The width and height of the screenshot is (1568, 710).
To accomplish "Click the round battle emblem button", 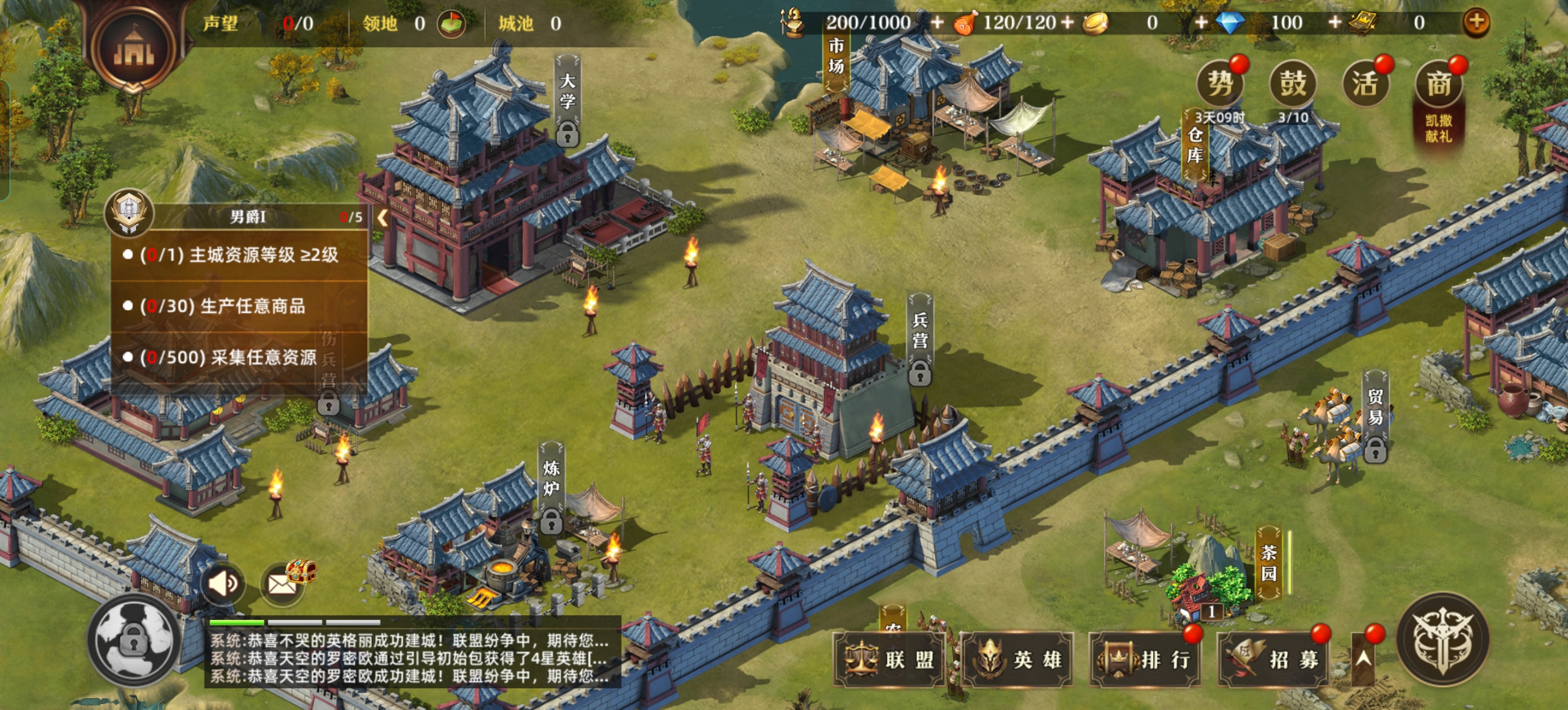I will click(x=1443, y=638).
